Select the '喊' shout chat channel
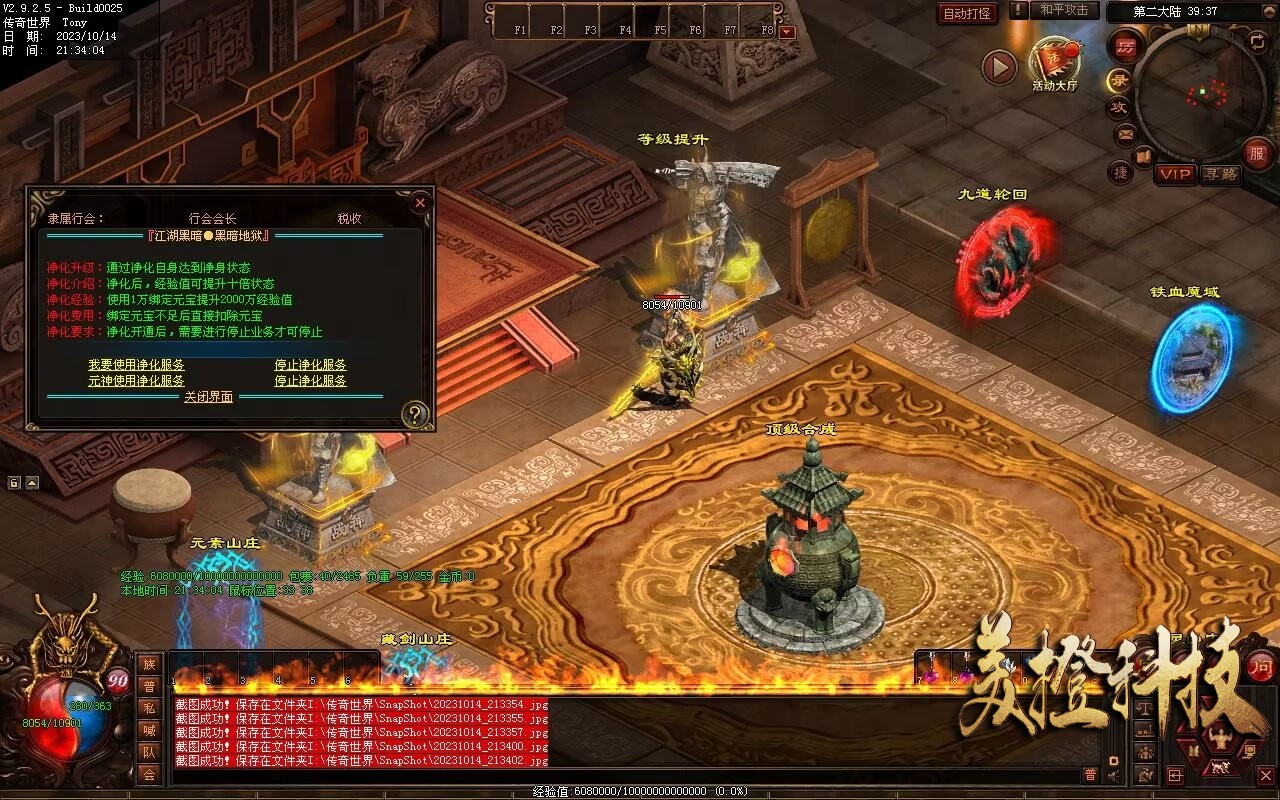This screenshot has width=1280, height=800. [x=149, y=730]
